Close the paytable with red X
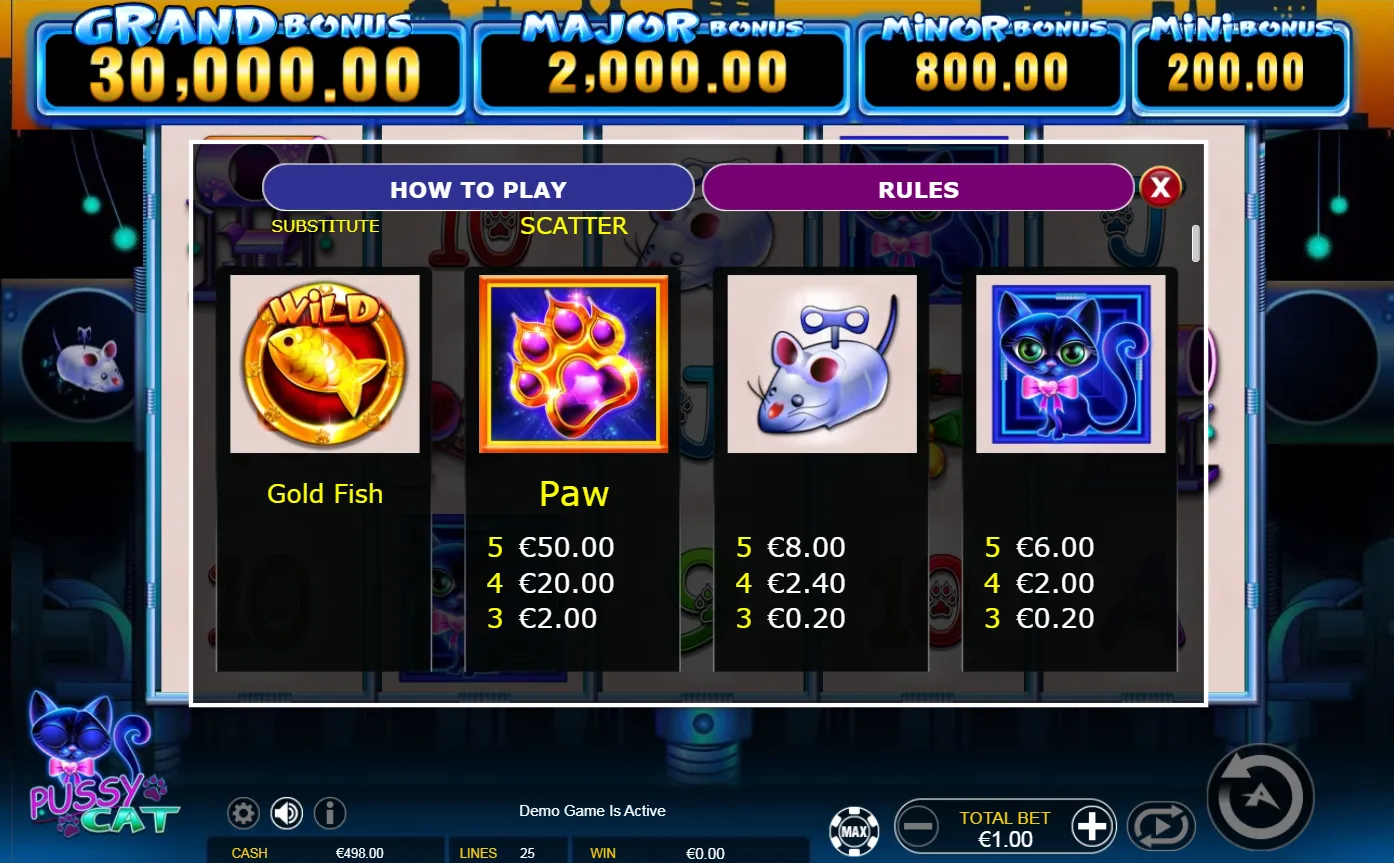This screenshot has width=1394, height=863. 1160,185
